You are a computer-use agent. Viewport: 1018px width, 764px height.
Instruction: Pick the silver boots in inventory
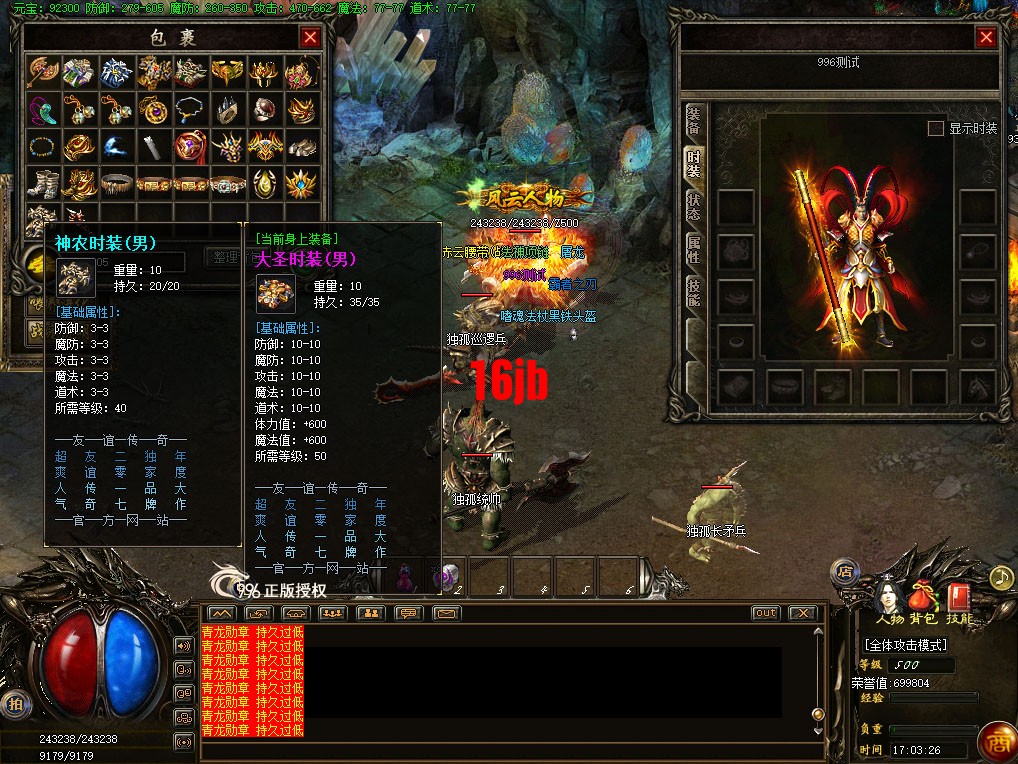(43, 184)
